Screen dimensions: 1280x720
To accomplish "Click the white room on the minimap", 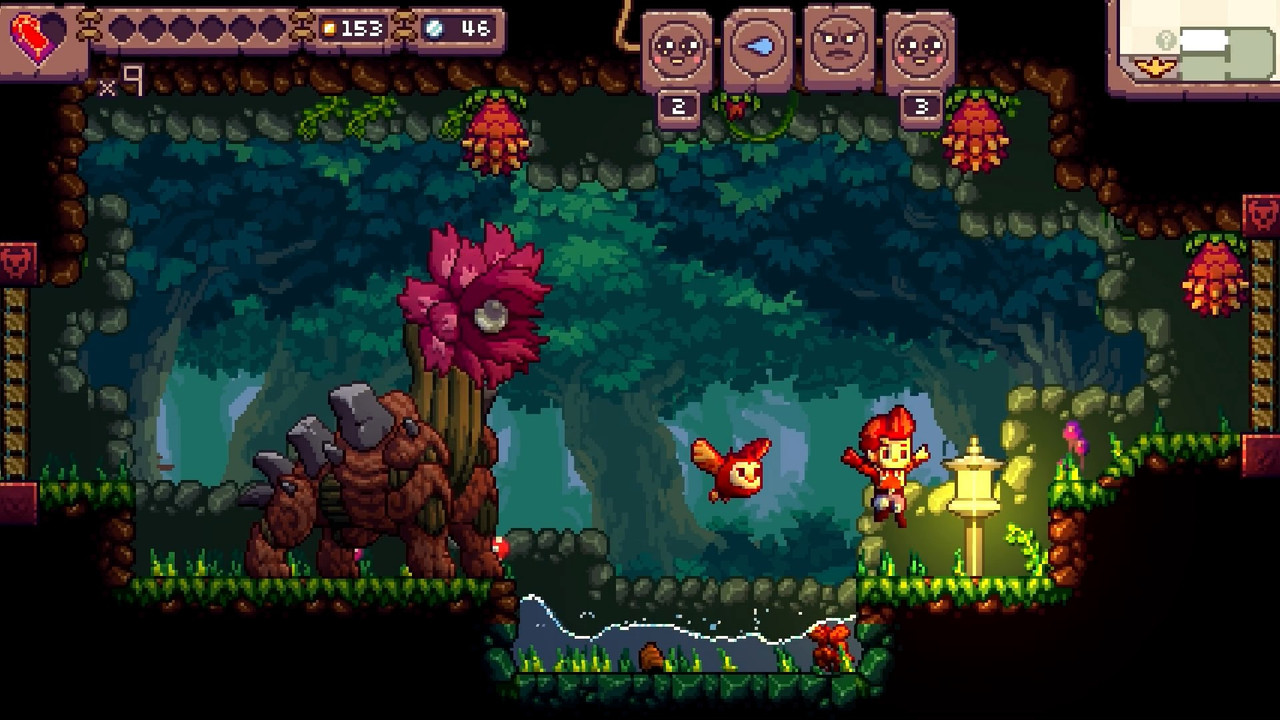I will point(1203,40).
